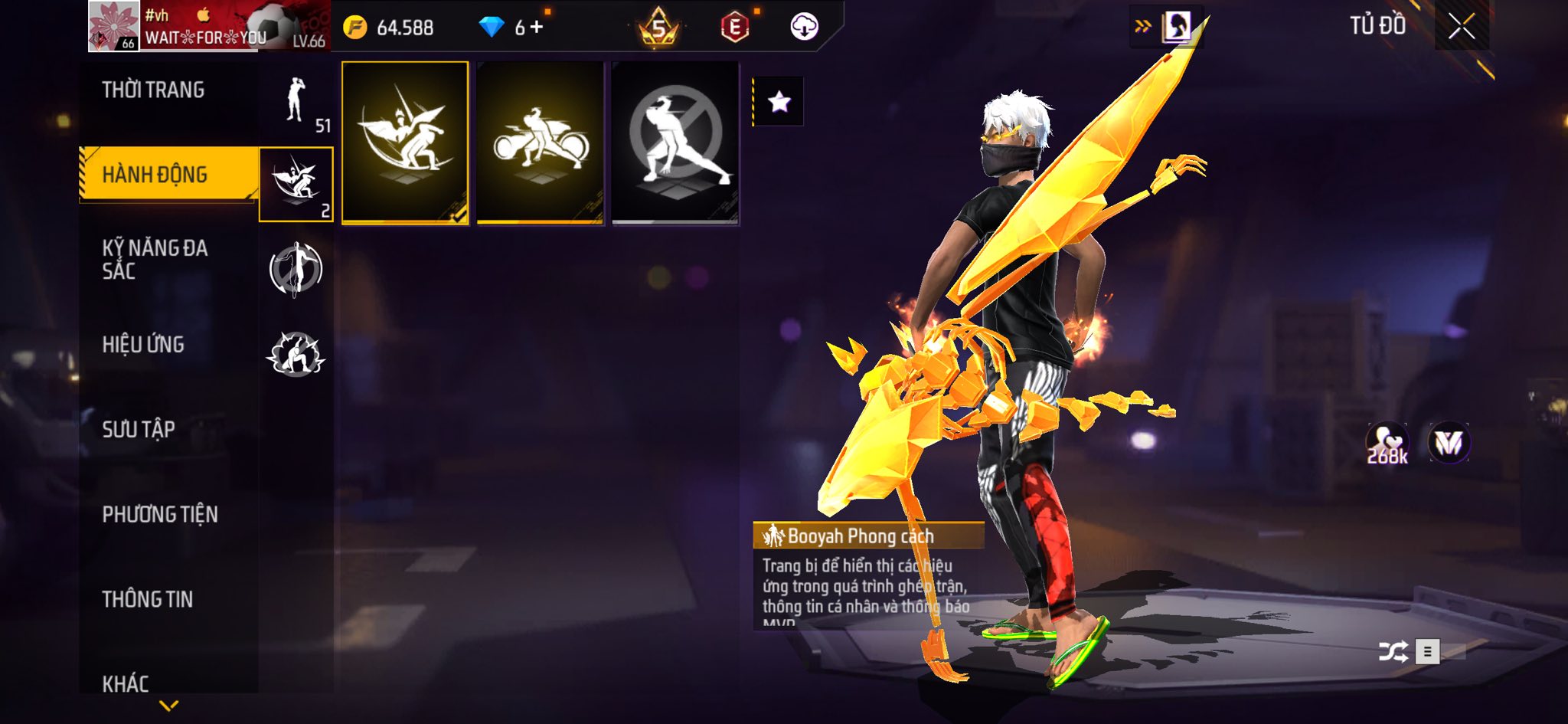Go to the Phương Tiện category

pyautogui.click(x=160, y=515)
